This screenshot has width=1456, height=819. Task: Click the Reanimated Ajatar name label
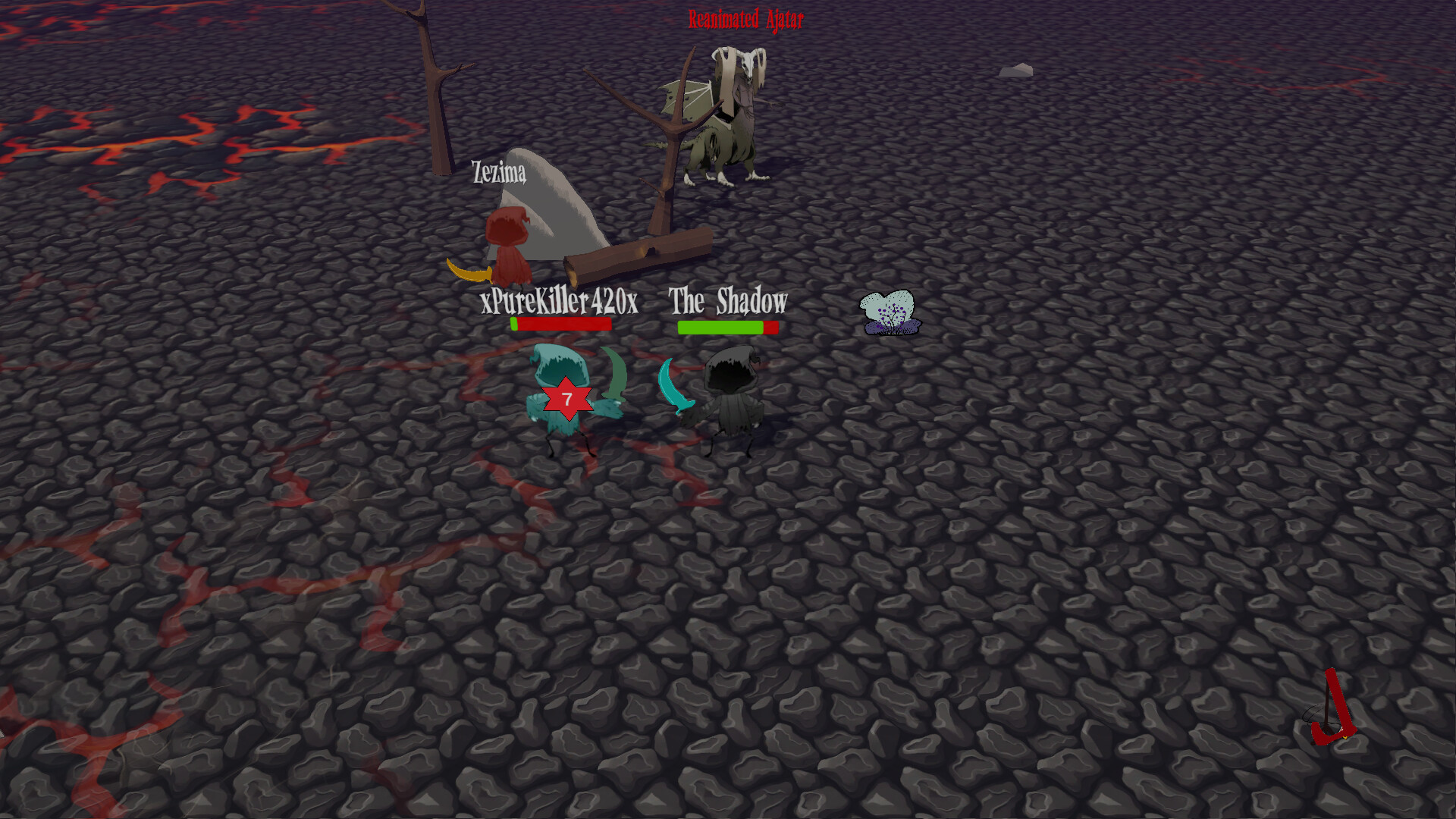pos(745,20)
